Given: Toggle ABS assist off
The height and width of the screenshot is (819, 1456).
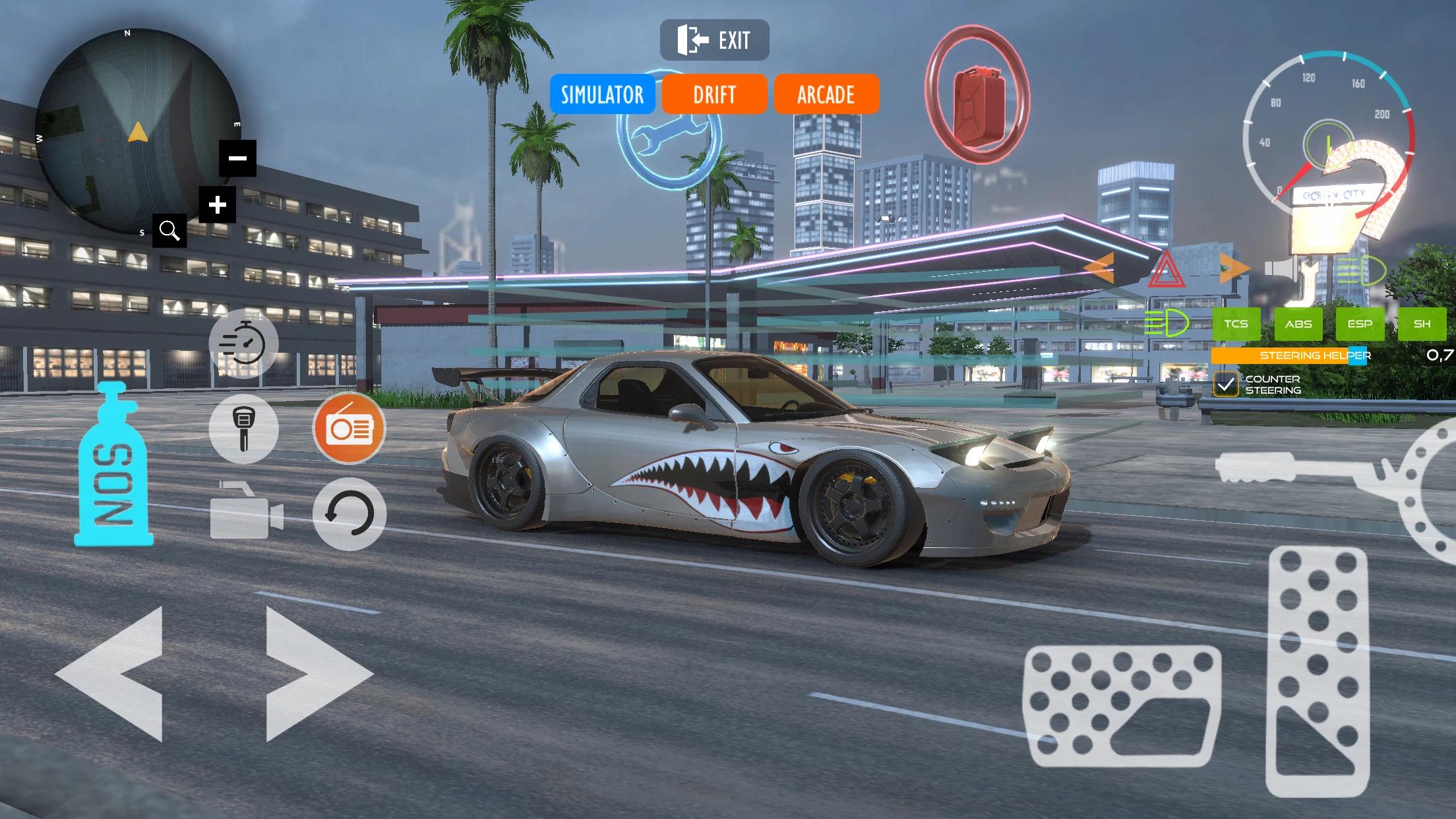Looking at the screenshot, I should tap(1298, 324).
